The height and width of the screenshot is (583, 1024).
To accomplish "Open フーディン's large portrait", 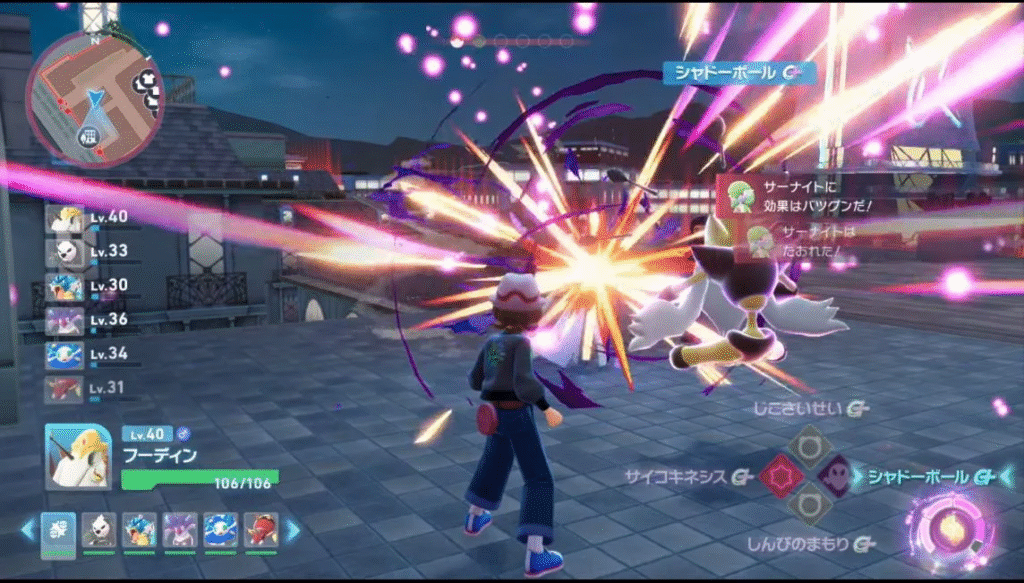I will pos(79,456).
